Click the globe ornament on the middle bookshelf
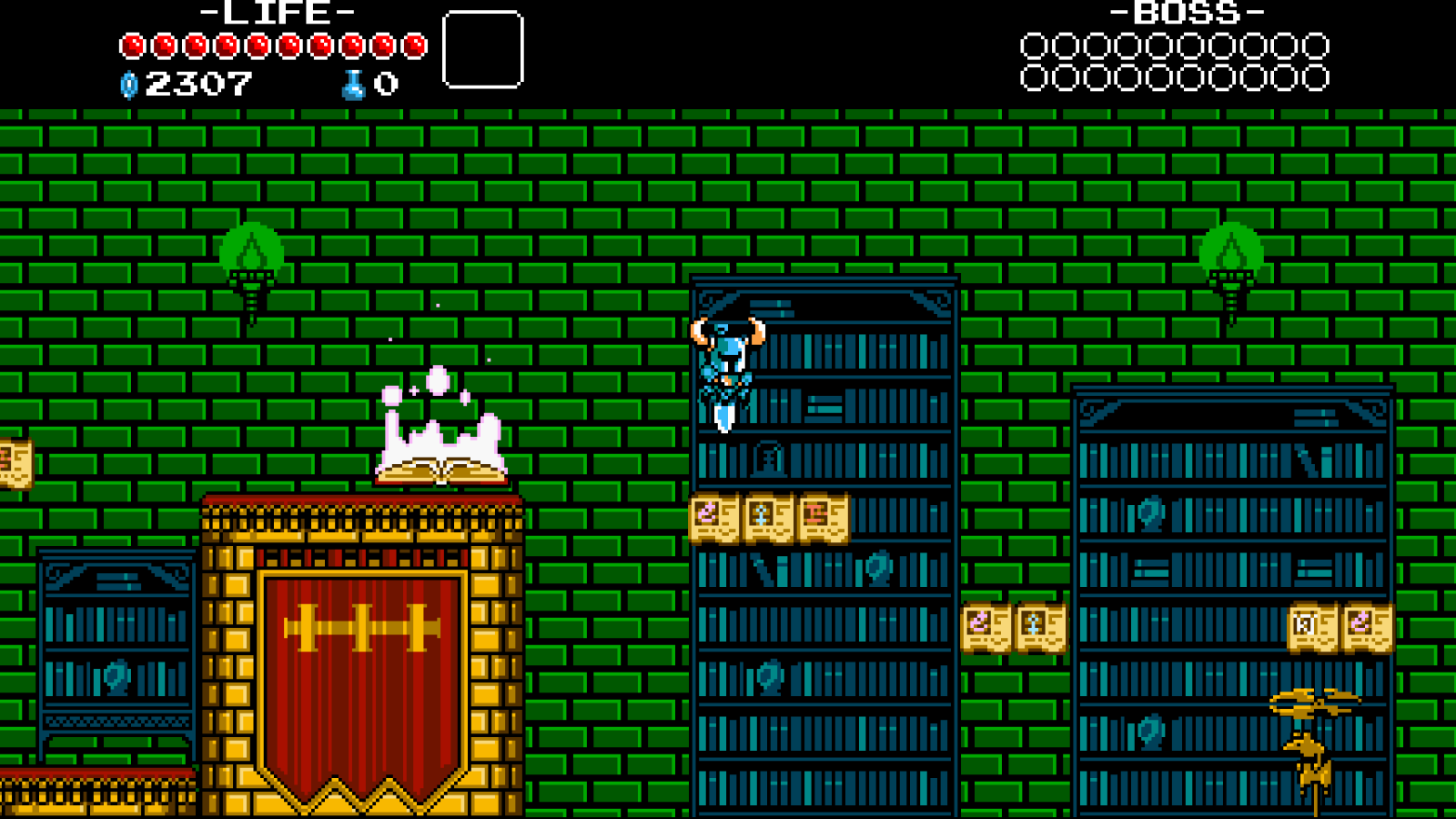 pos(876,570)
